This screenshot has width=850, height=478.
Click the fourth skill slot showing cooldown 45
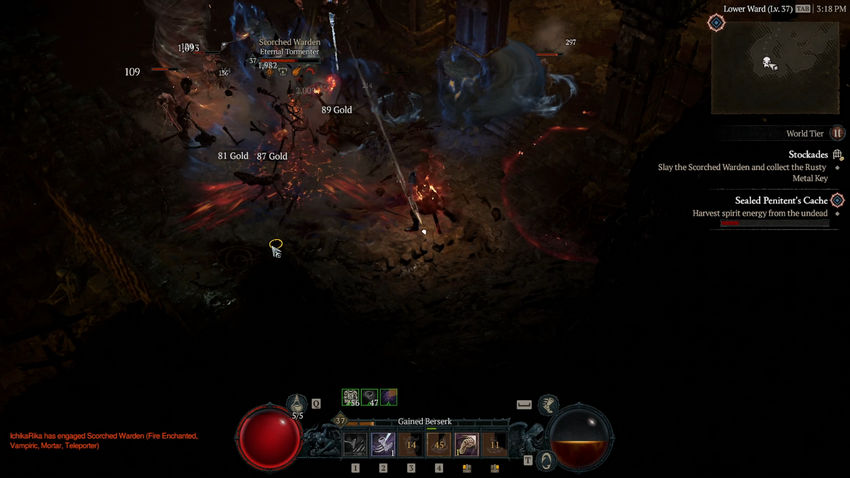point(439,444)
